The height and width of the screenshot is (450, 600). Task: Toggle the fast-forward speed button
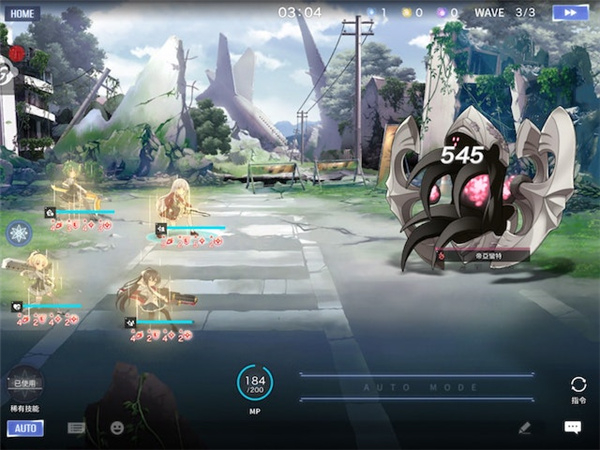point(570,12)
